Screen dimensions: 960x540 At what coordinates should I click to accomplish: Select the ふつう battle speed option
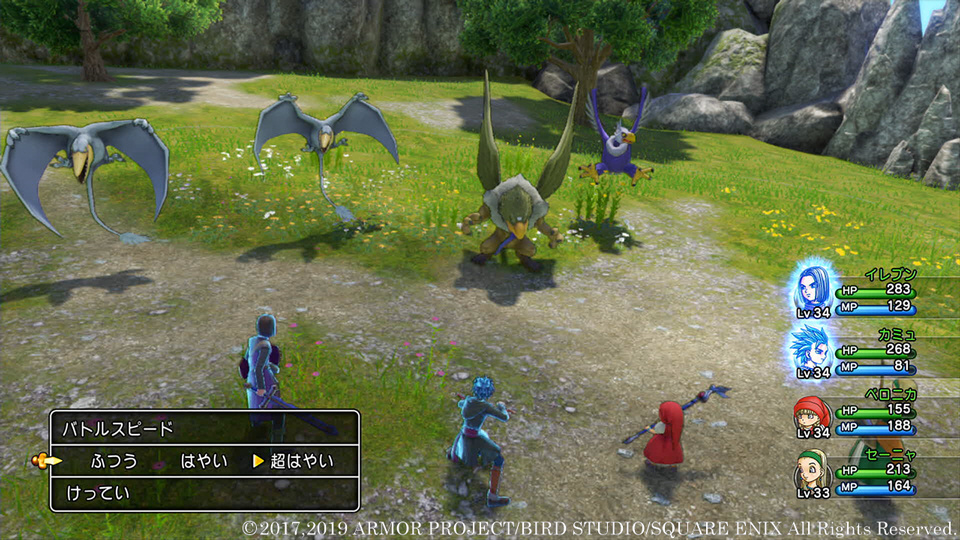pyautogui.click(x=114, y=461)
